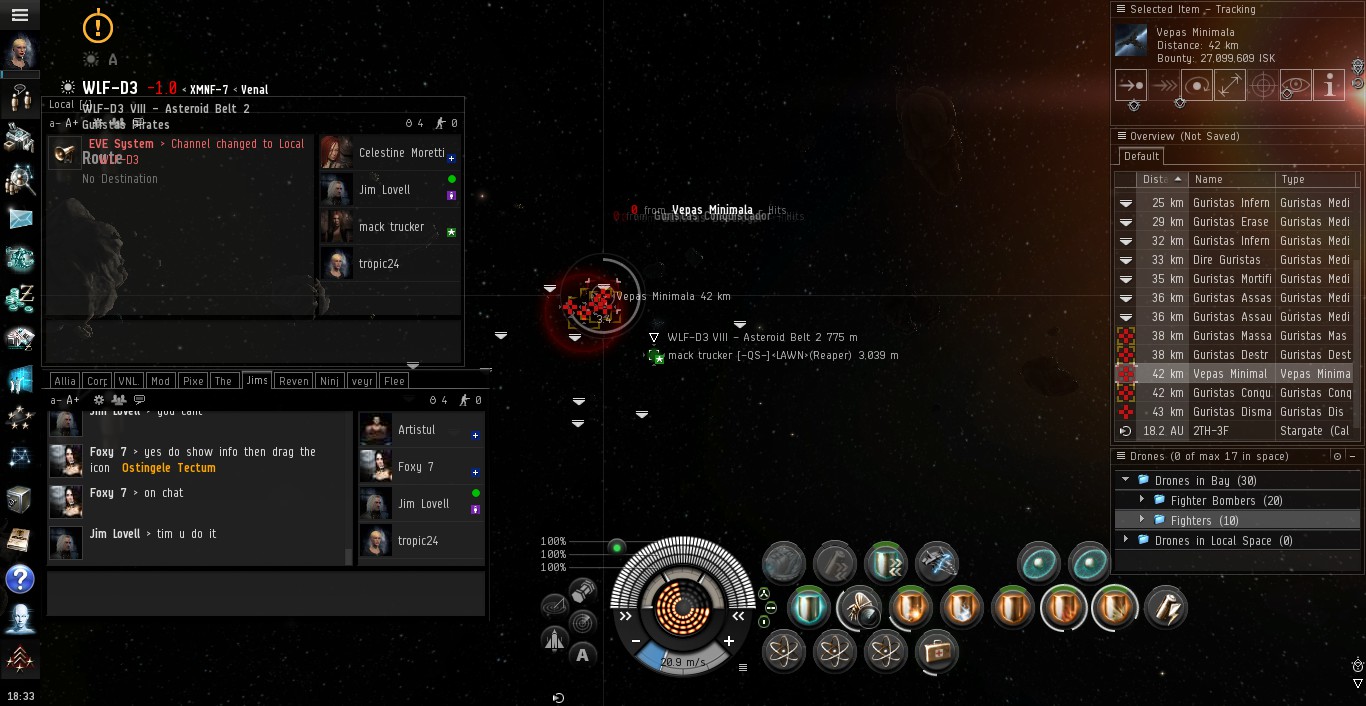Expand the Fighter Bombers (20) group
This screenshot has height=706, width=1366.
[x=1142, y=500]
